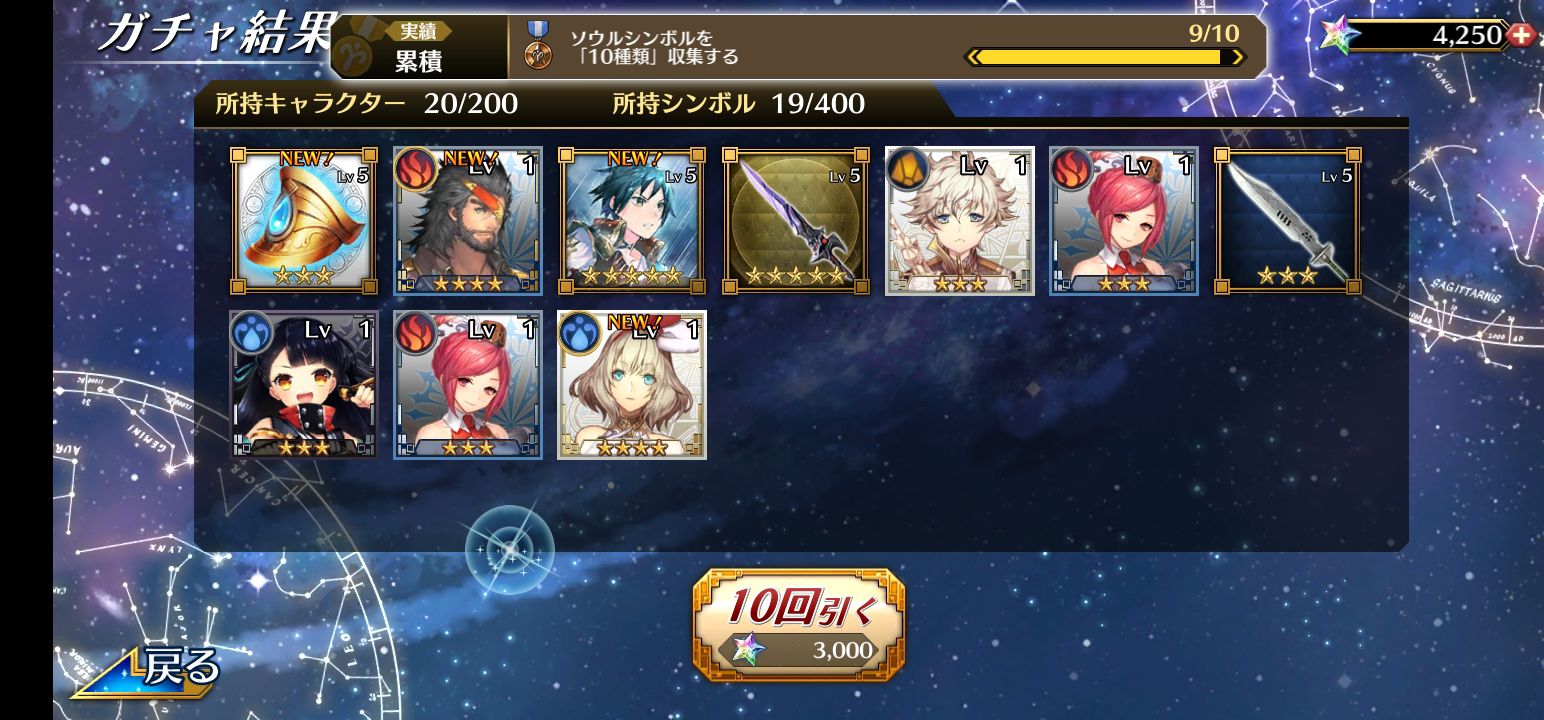Go back with the 戻る button

click(150, 668)
